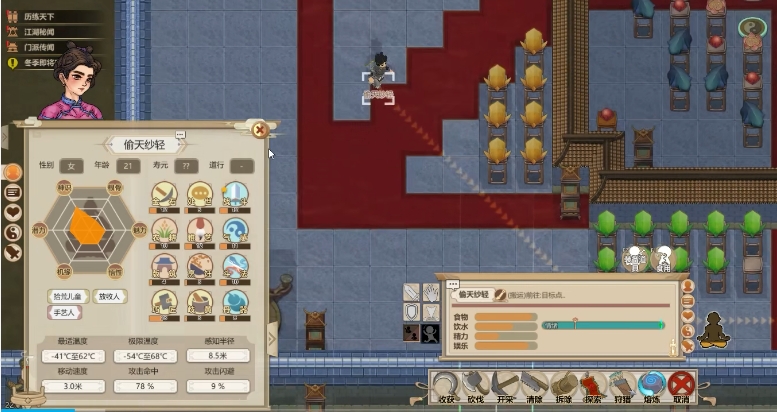Screen dimensions: 777x412
Task: Open the 江湖秘闻 entry
Action: tap(38, 32)
